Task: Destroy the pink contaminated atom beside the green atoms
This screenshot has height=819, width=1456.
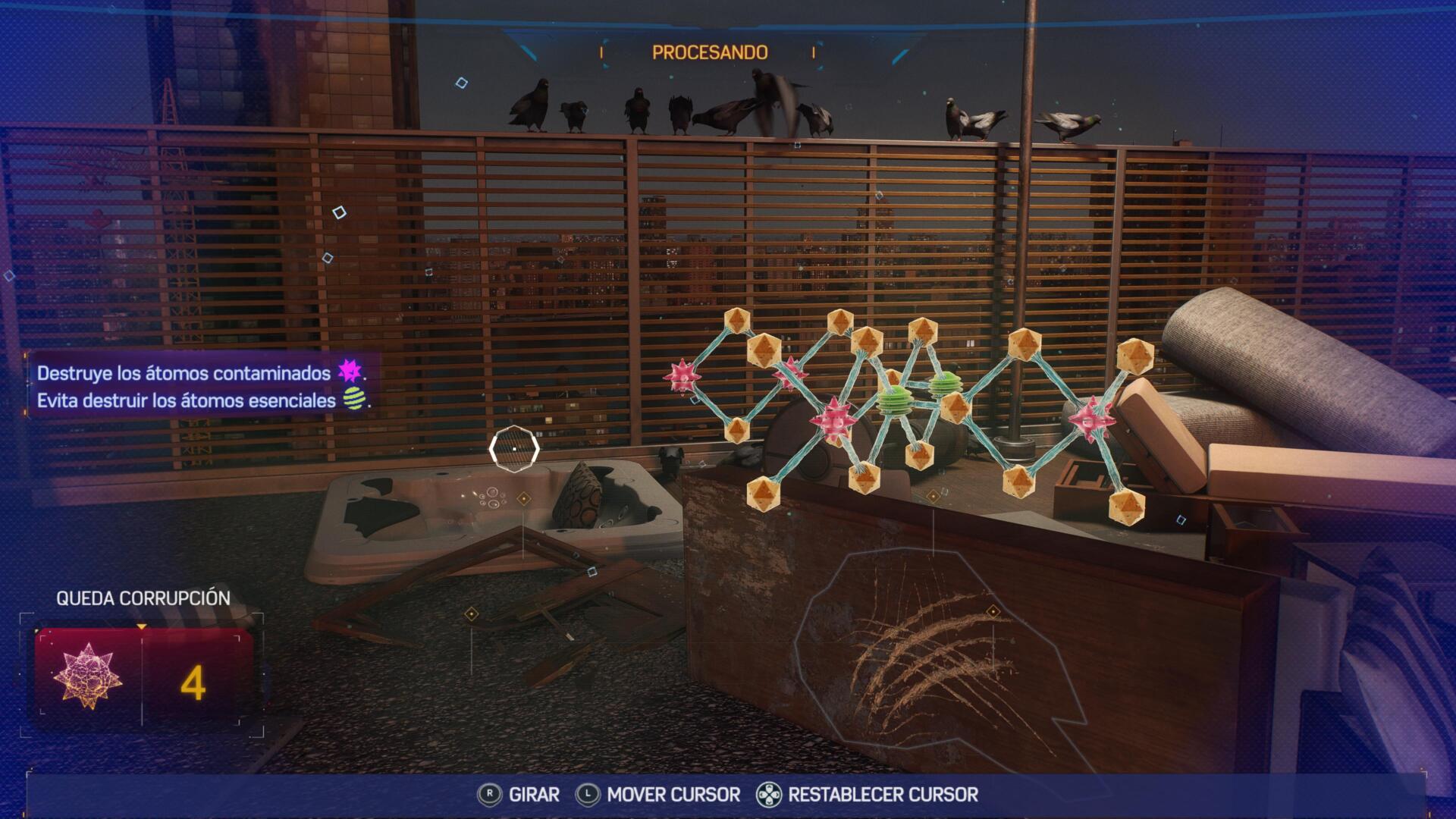Action: [833, 419]
